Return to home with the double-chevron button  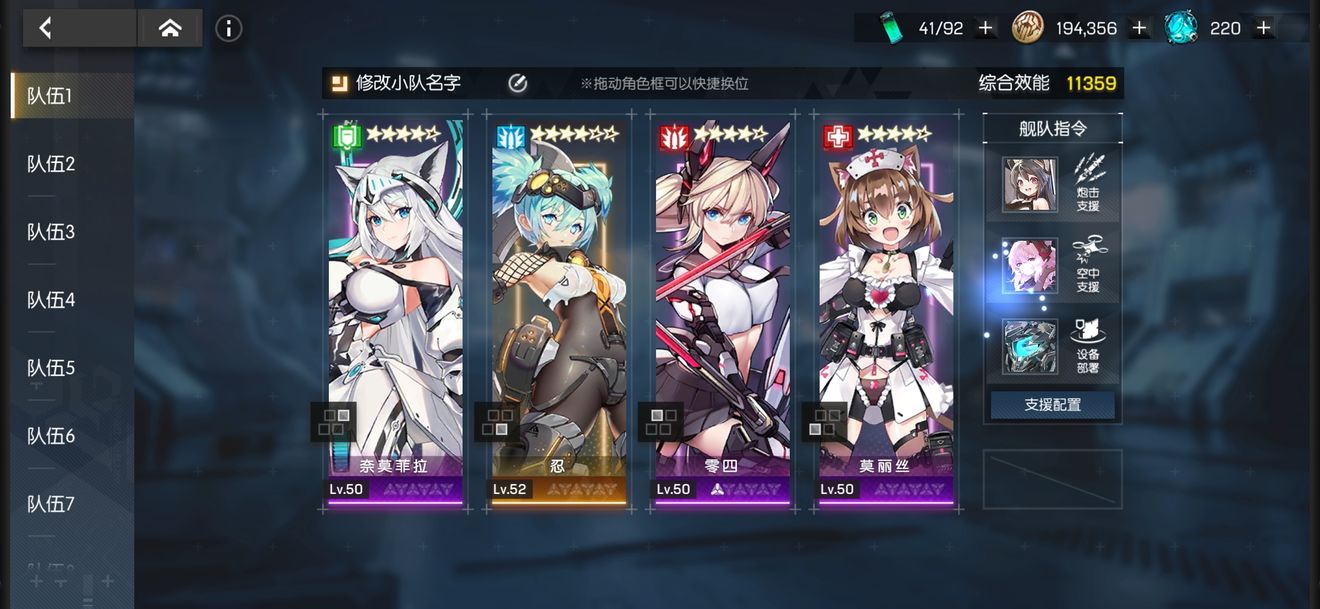point(170,28)
